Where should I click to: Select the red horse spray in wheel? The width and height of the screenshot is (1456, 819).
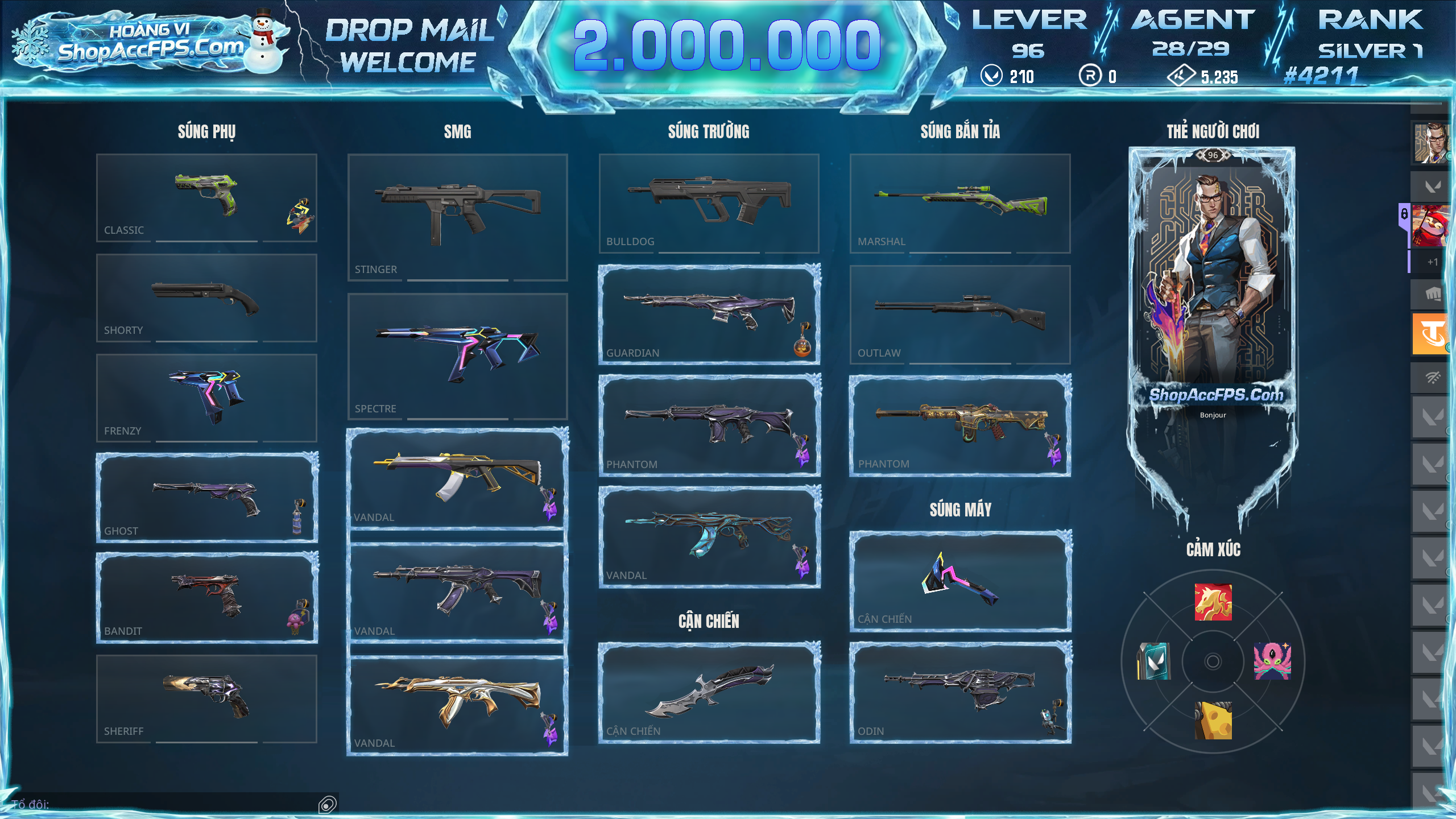pos(1213,602)
